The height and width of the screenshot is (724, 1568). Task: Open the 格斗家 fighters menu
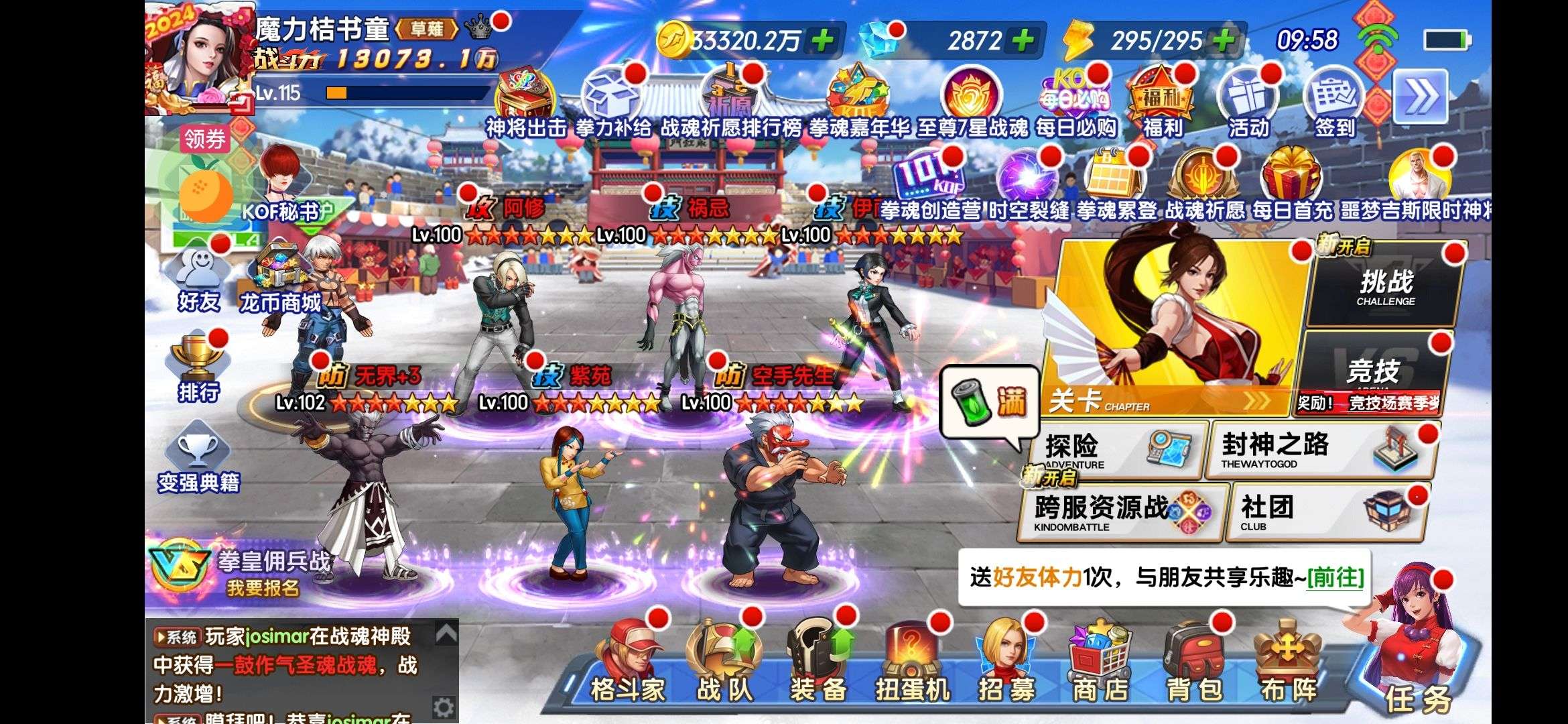point(627,664)
